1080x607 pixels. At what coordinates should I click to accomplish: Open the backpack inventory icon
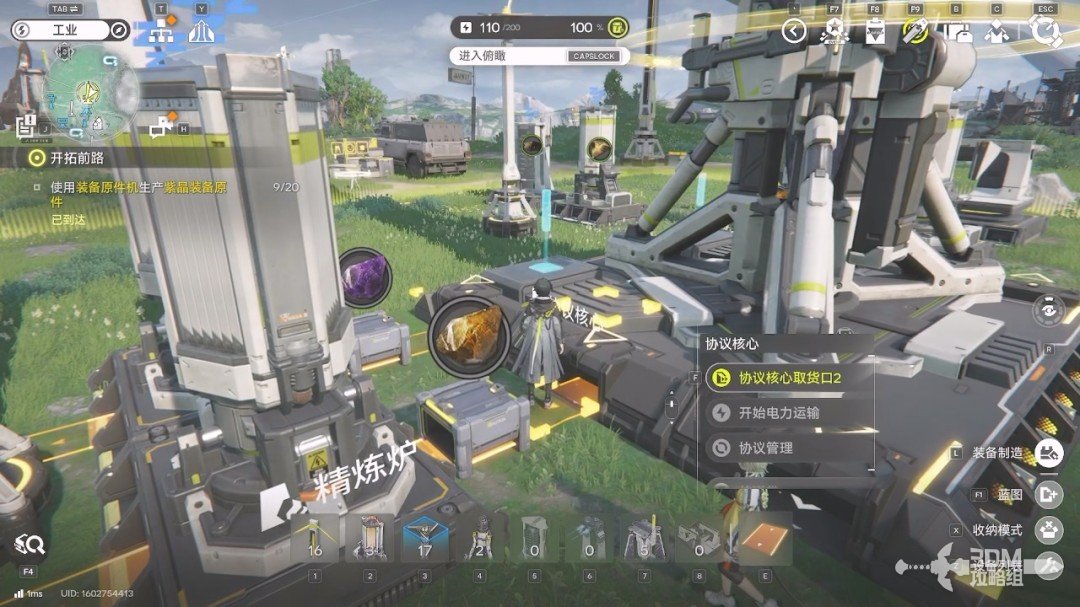[958, 31]
